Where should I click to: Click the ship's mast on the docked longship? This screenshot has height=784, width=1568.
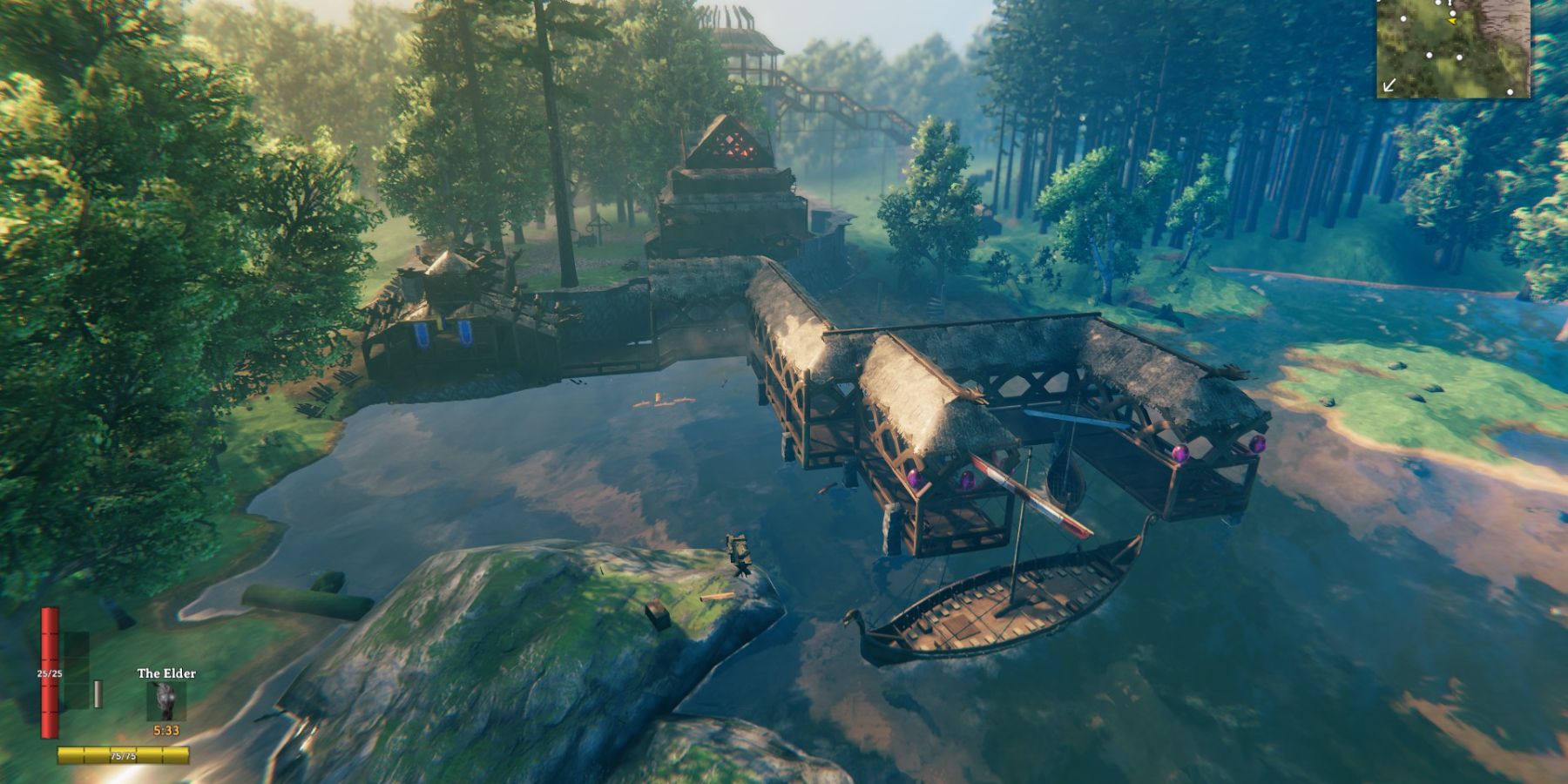[x=1017, y=531]
